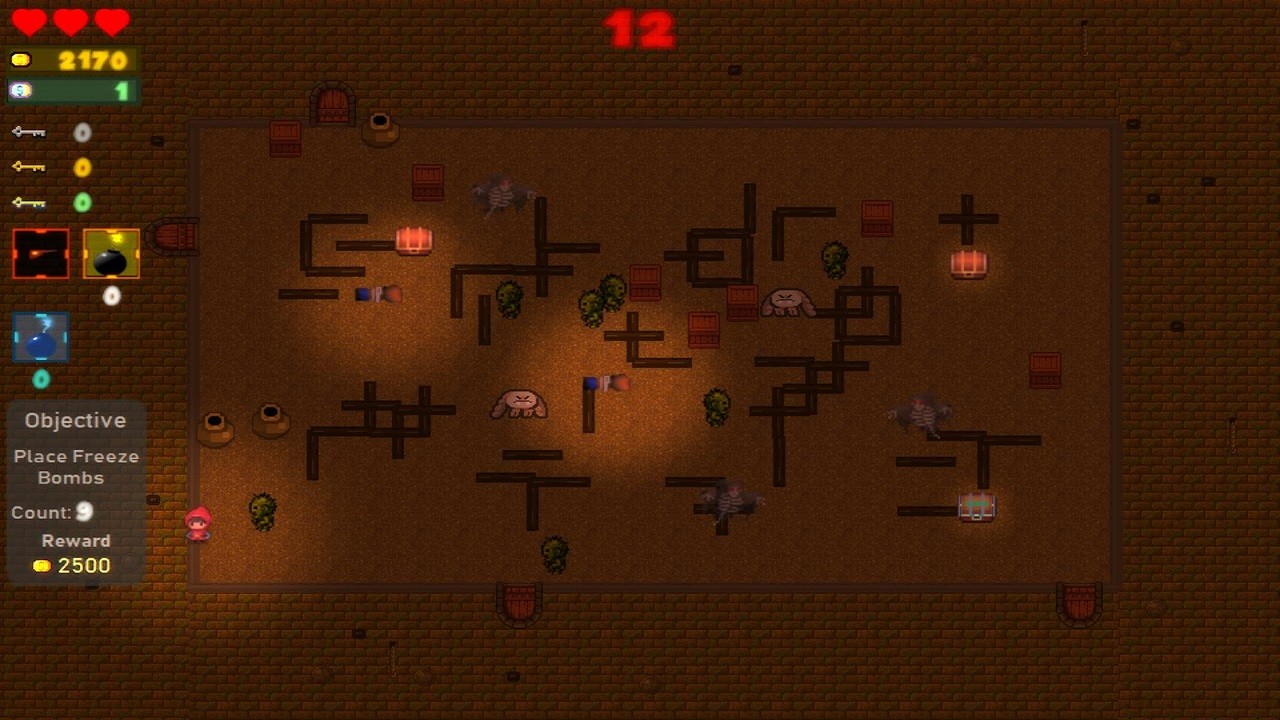This screenshot has height=720, width=1280.
Task: Click the silver key inventory icon
Action: click(28, 131)
